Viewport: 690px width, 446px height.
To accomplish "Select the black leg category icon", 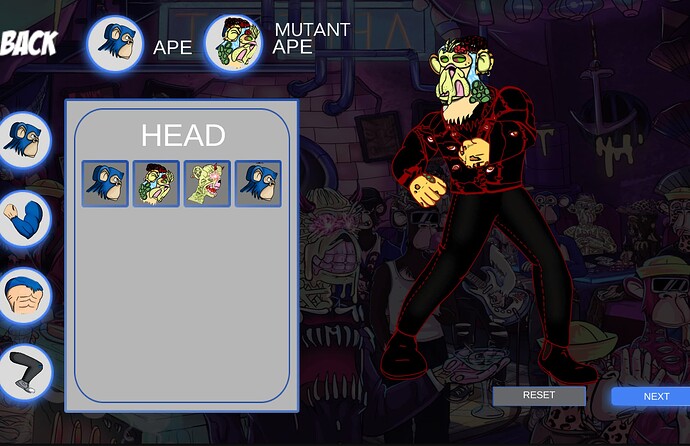I will (23, 372).
